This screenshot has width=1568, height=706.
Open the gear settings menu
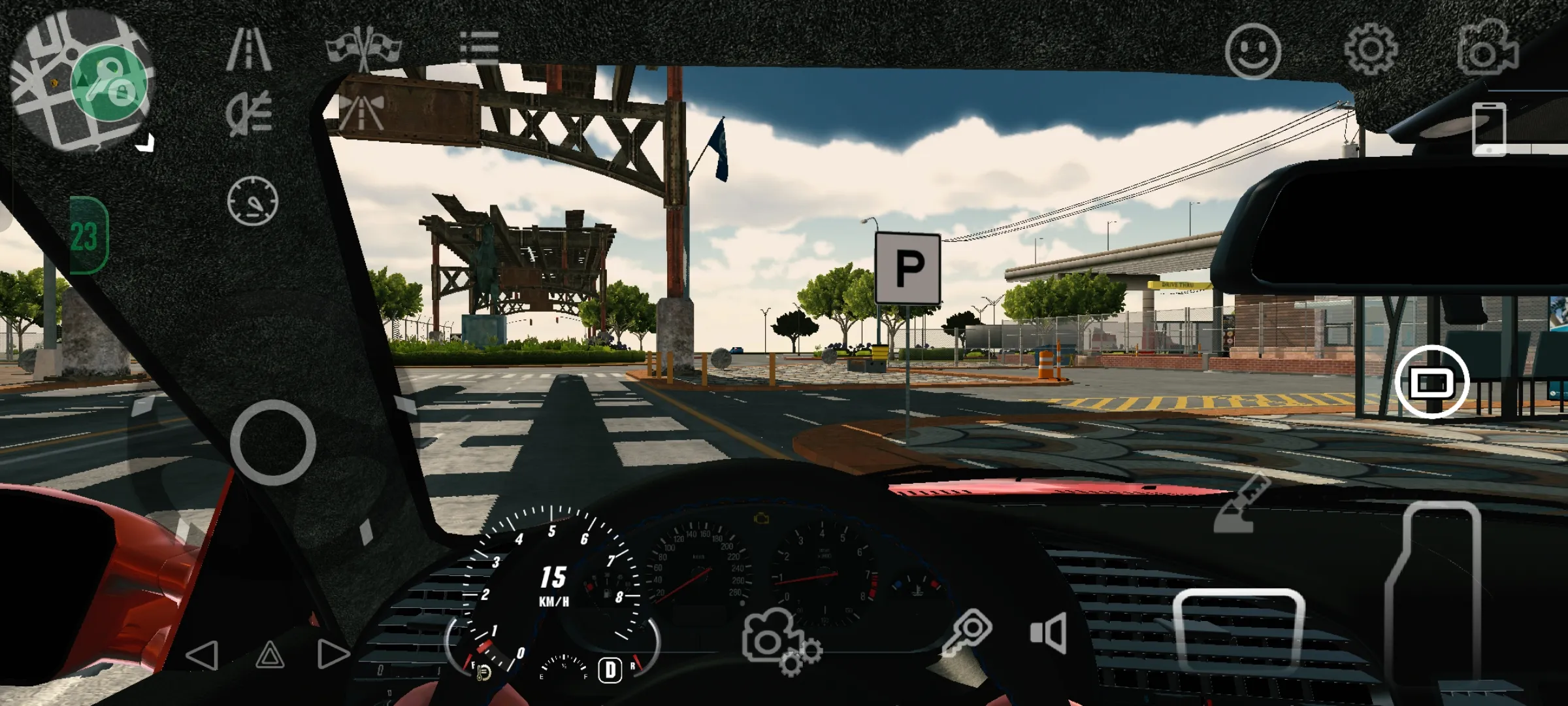click(1371, 50)
